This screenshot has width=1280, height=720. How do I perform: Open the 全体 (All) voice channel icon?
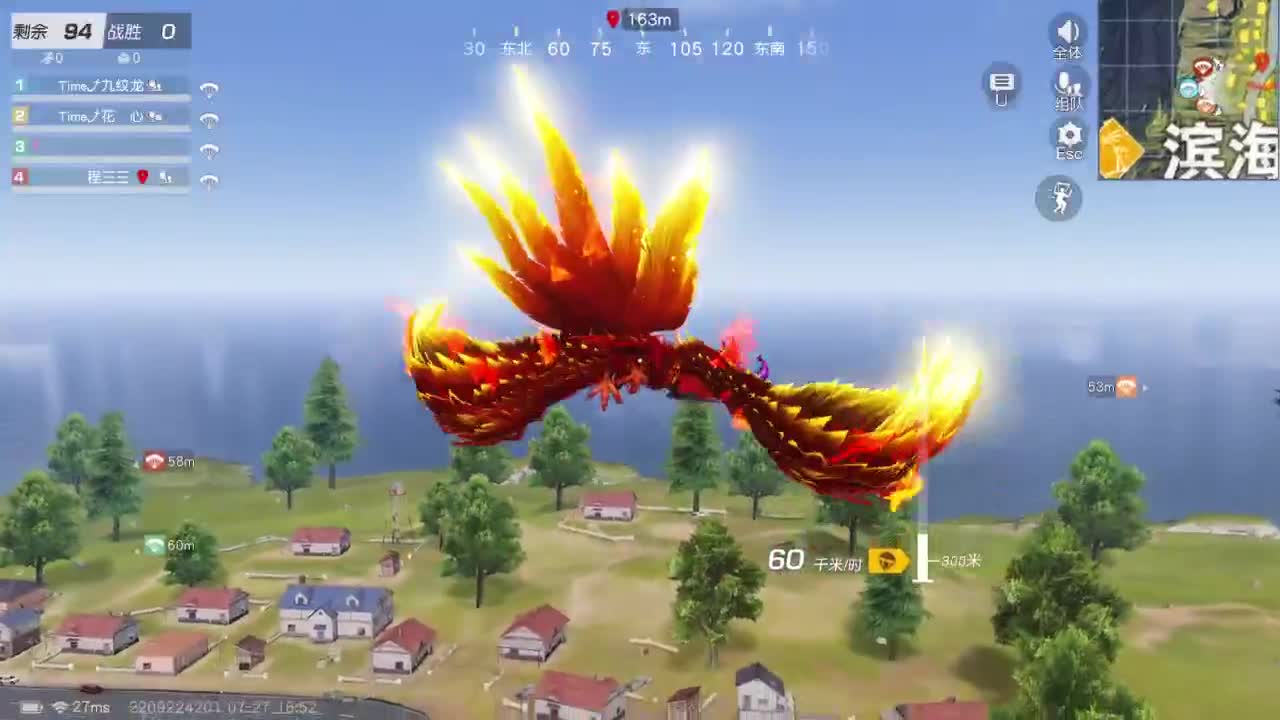[1066, 36]
